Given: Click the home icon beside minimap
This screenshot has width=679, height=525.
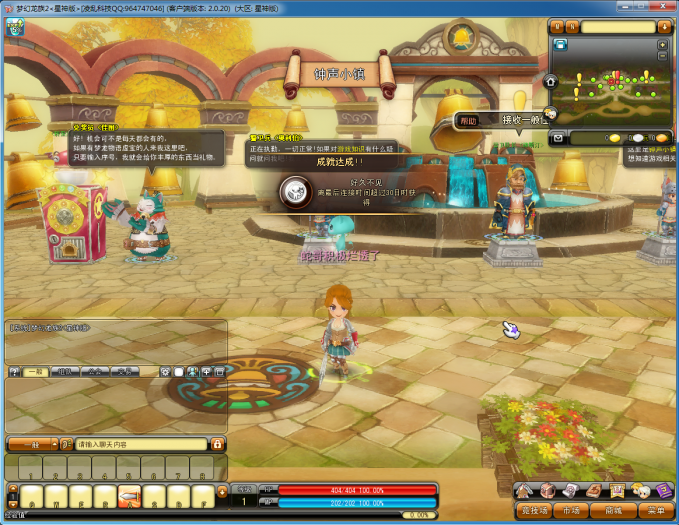Looking at the screenshot, I should click(550, 81).
